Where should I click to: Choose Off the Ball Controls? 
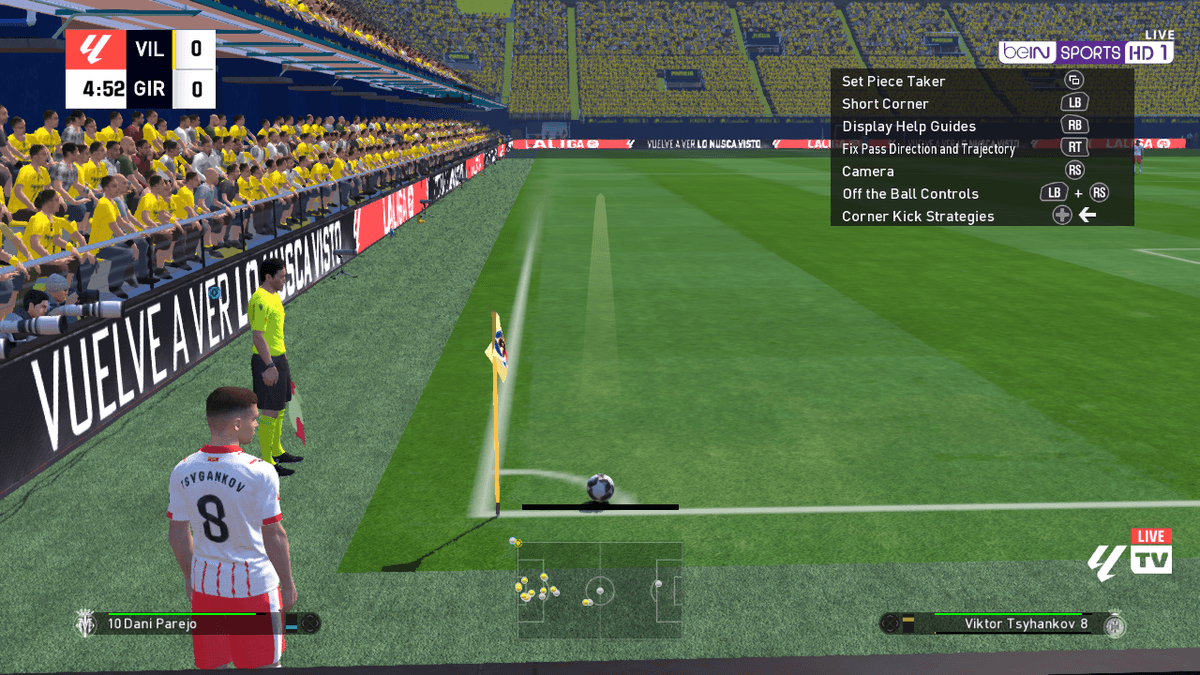click(910, 194)
